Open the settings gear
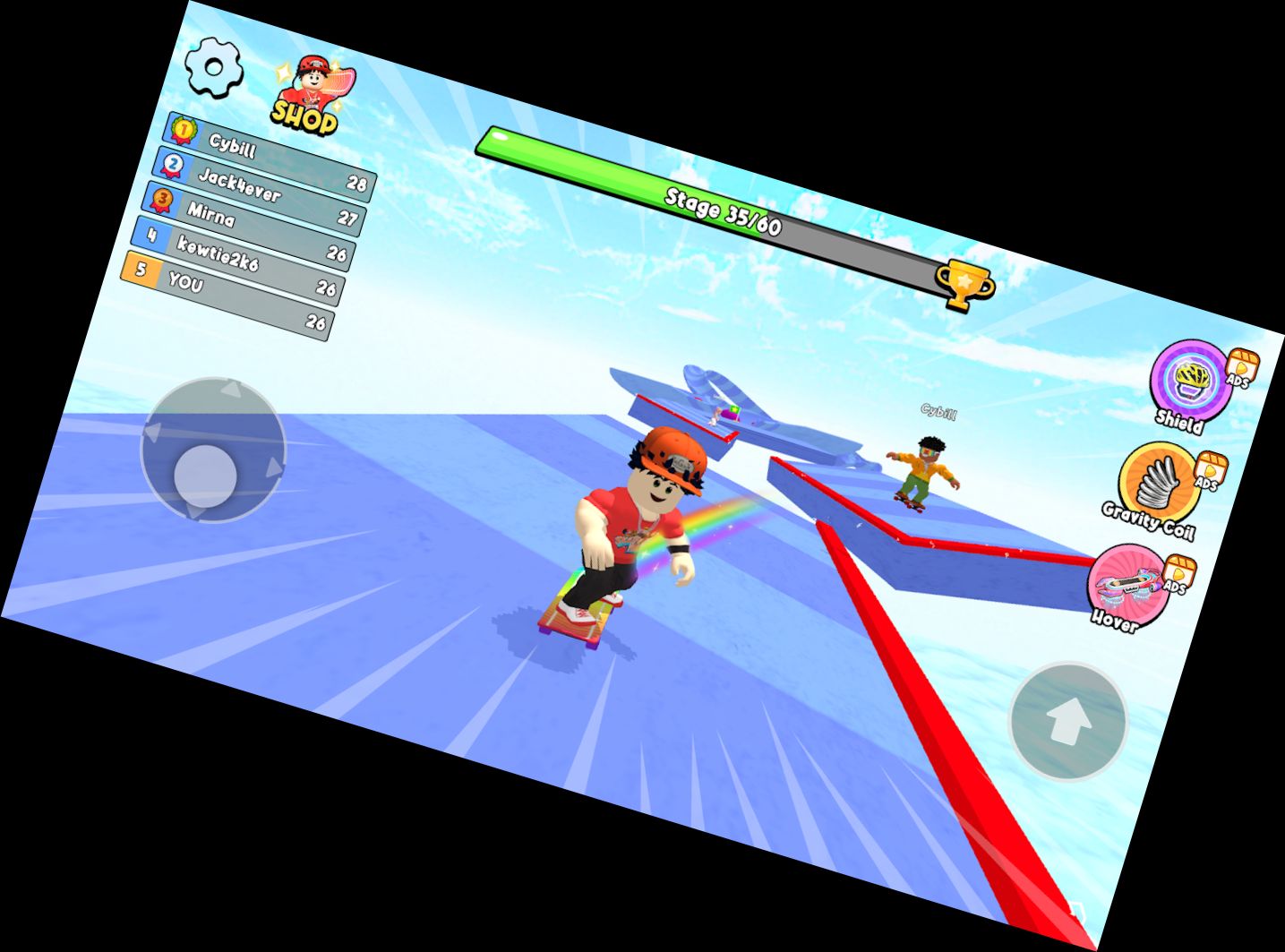The image size is (1285, 952). click(213, 68)
